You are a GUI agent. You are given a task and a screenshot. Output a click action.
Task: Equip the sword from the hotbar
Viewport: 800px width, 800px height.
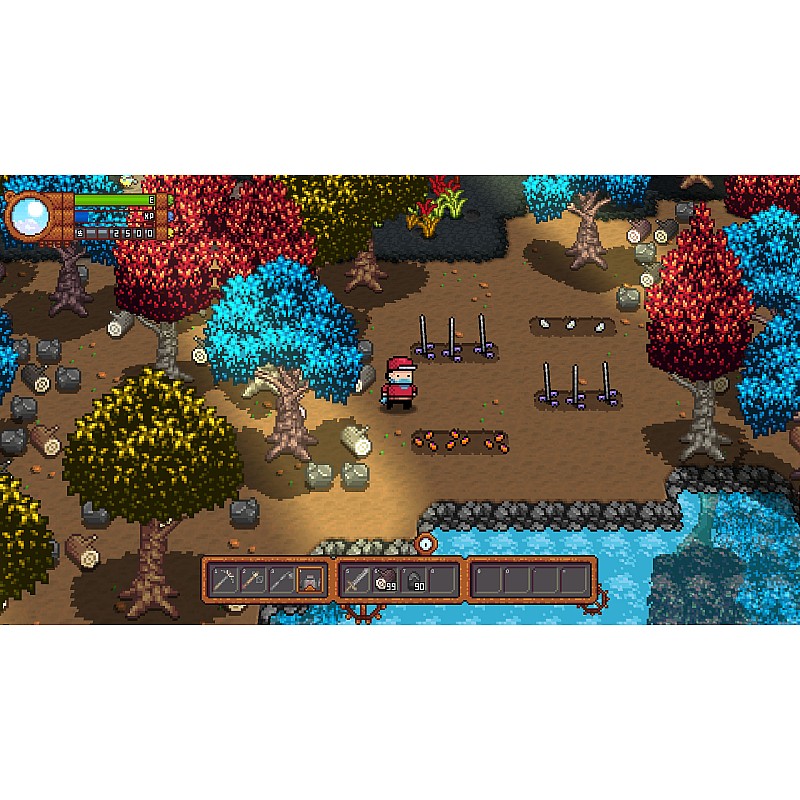[x=357, y=579]
